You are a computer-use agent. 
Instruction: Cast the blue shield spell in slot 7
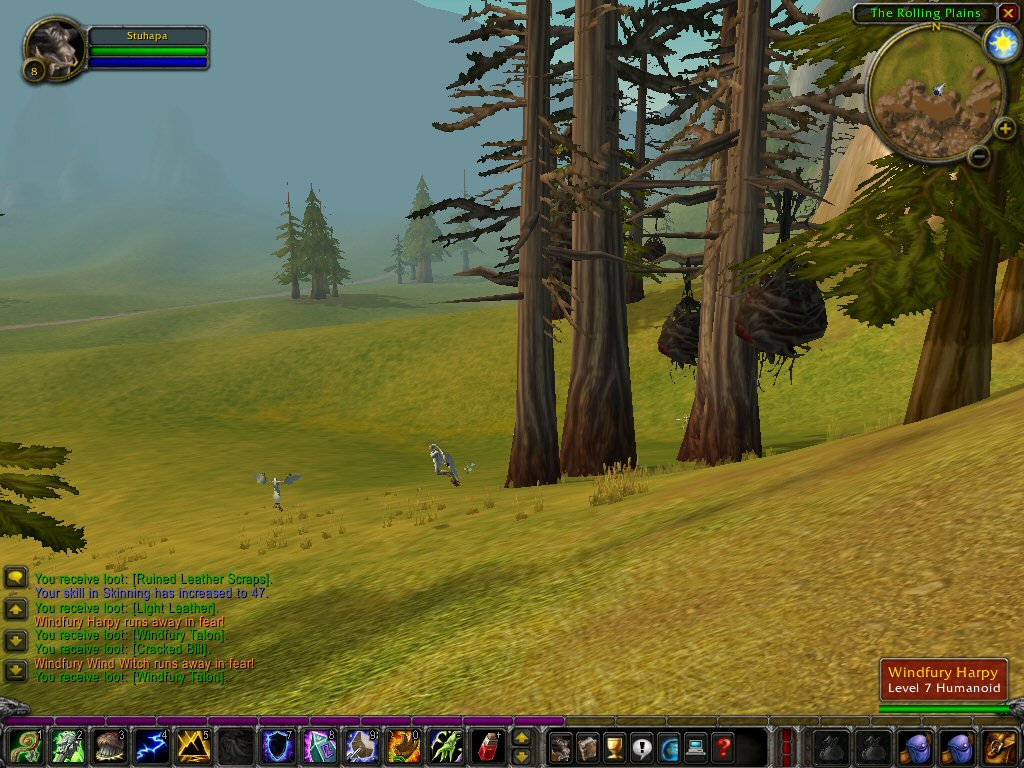(277, 746)
